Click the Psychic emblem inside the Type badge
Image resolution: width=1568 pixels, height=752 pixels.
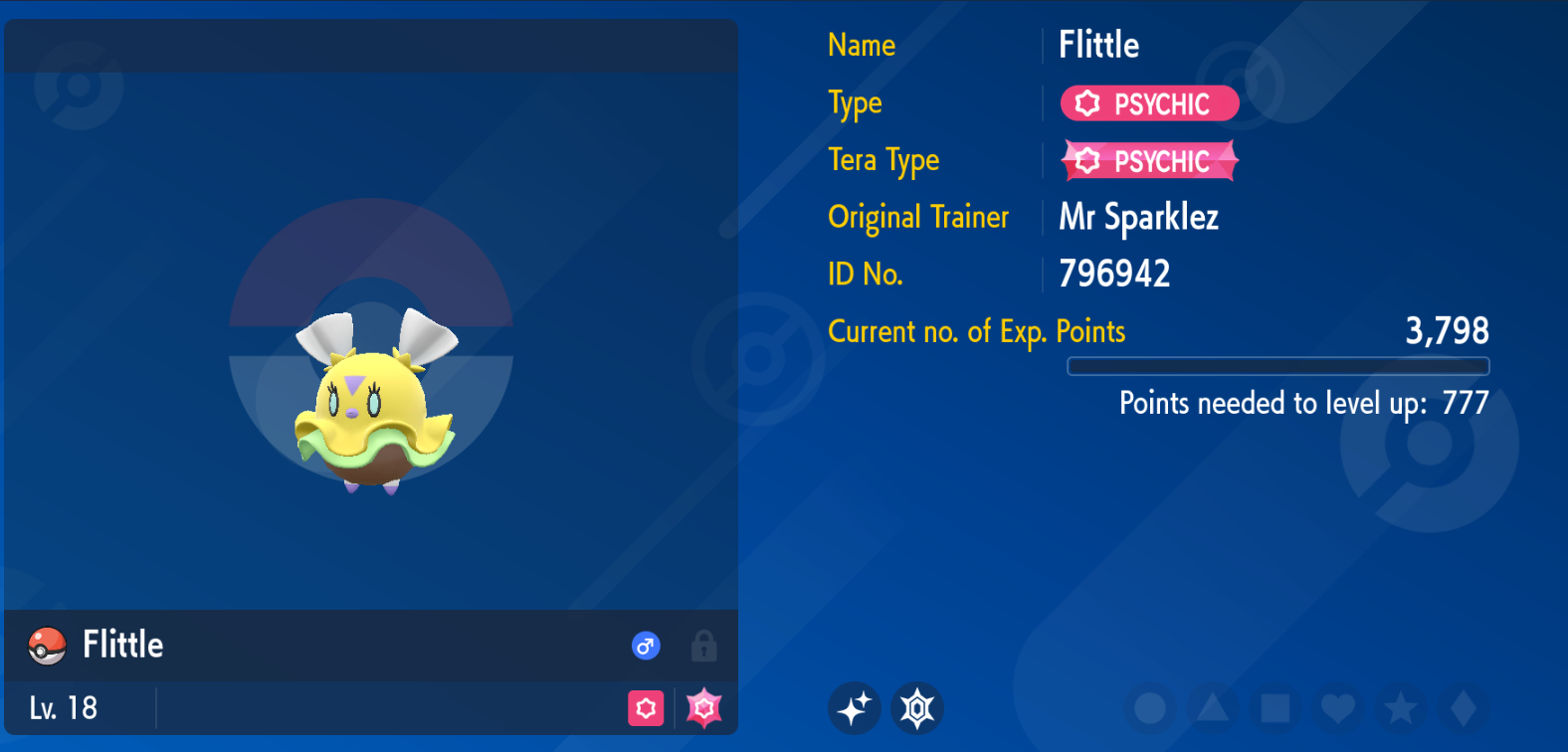[x=1085, y=102]
